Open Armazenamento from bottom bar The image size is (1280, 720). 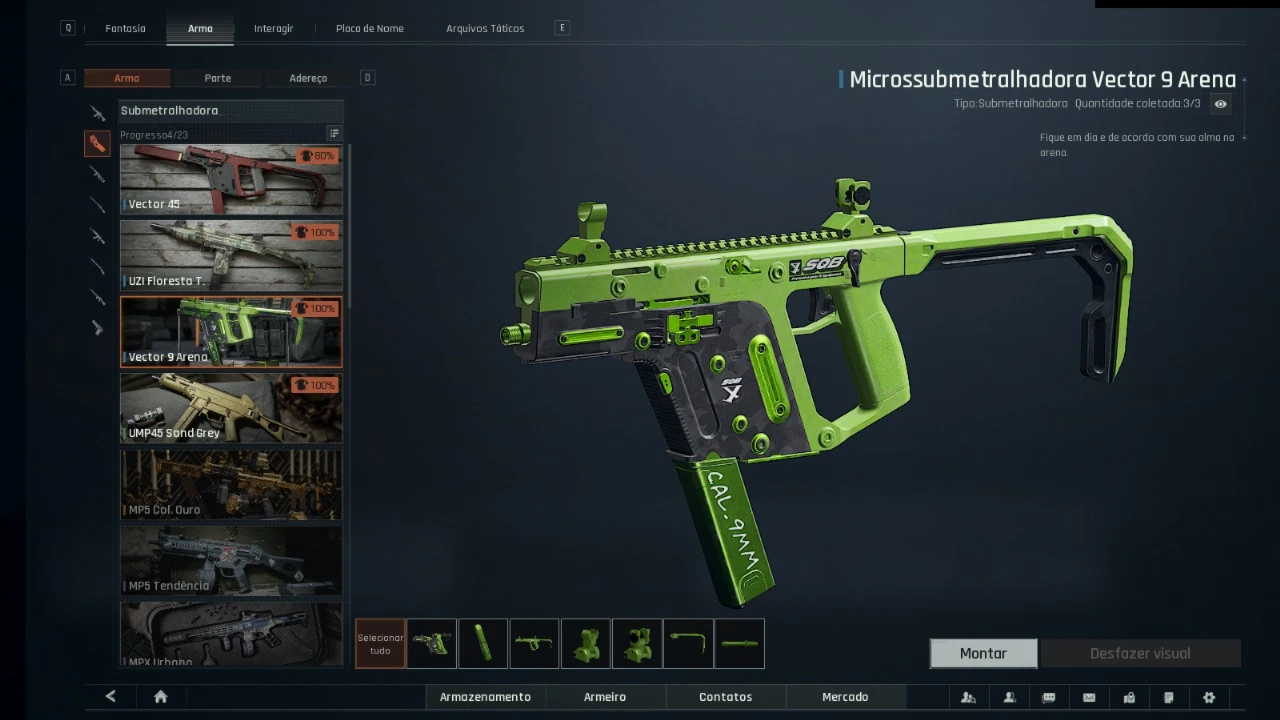(x=485, y=697)
